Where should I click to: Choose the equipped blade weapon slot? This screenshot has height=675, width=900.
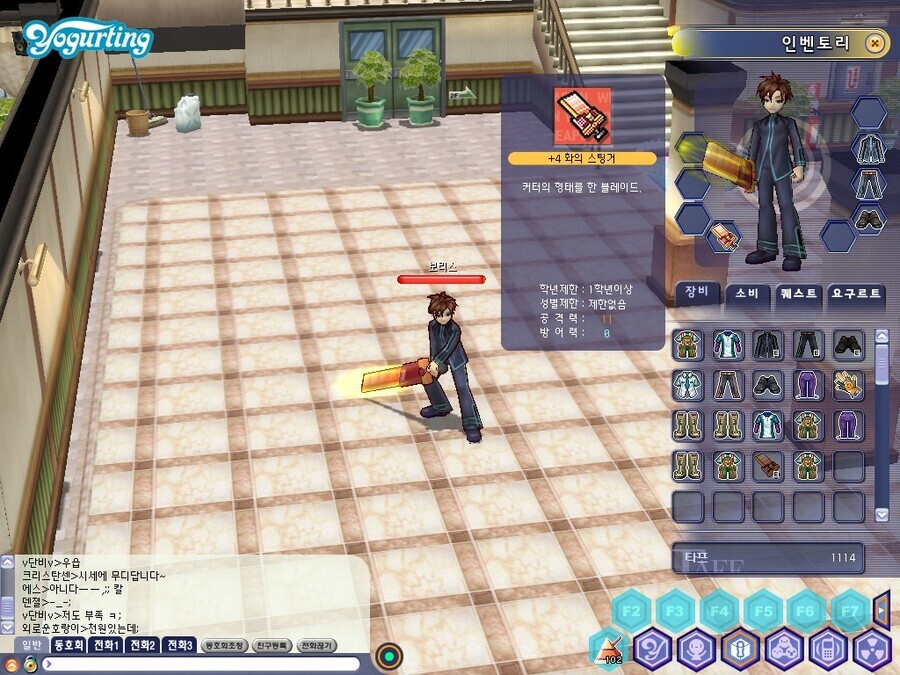pyautogui.click(x=722, y=237)
